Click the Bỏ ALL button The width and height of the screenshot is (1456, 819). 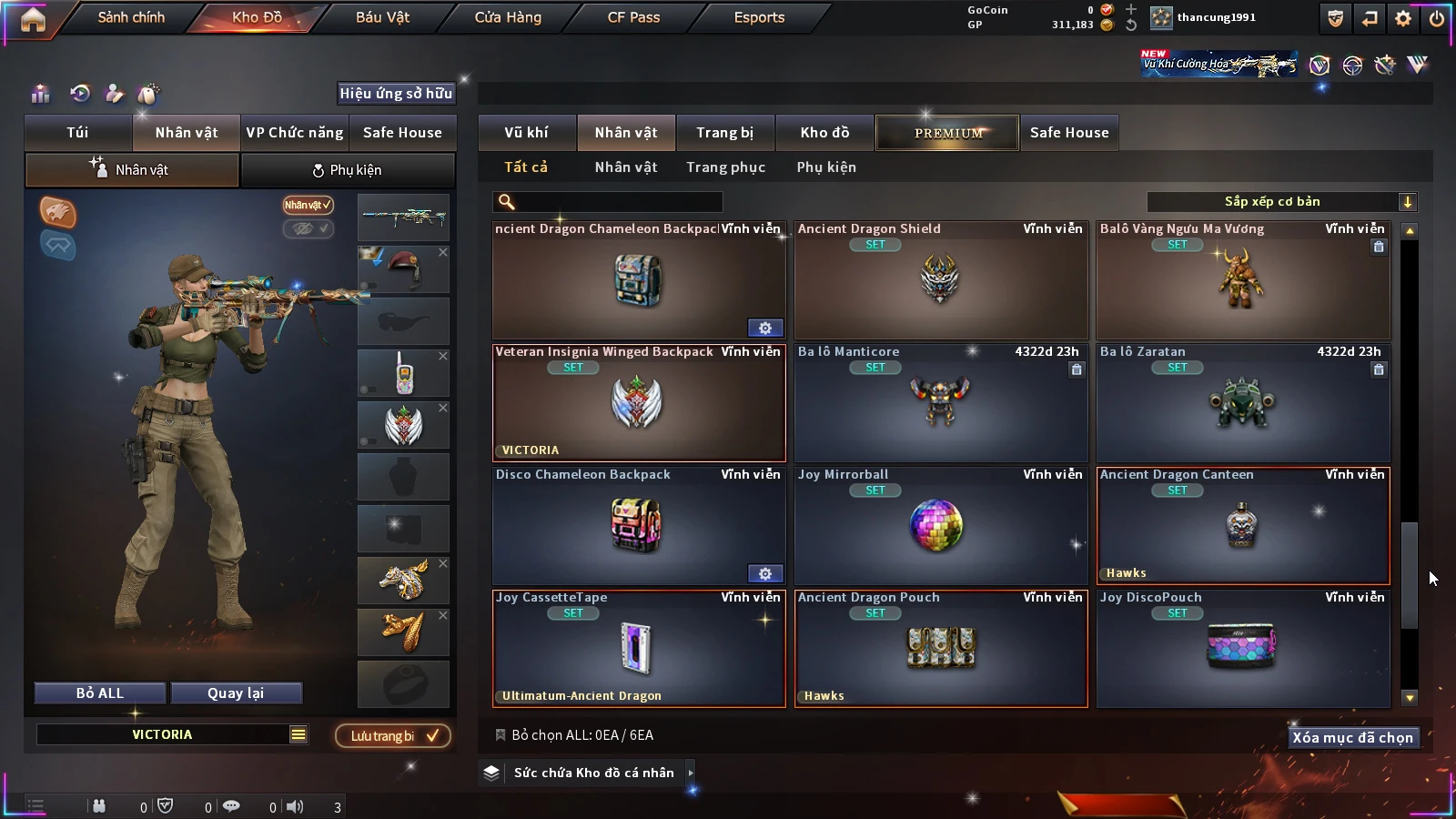pyautogui.click(x=100, y=693)
